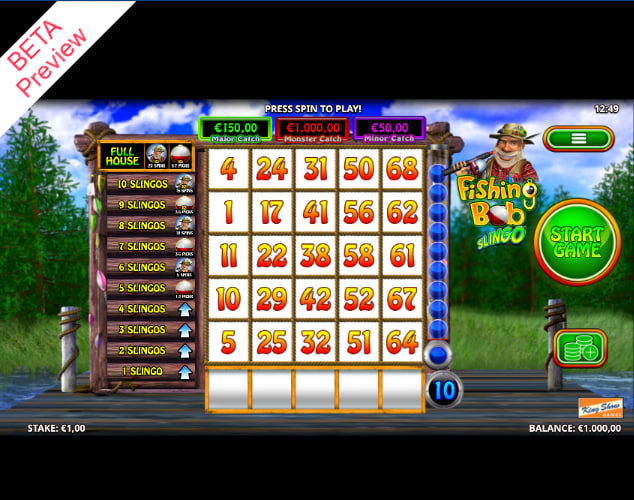Select the 1 Slingo paytable row
Image resolution: width=634 pixels, height=500 pixels.
point(147,372)
